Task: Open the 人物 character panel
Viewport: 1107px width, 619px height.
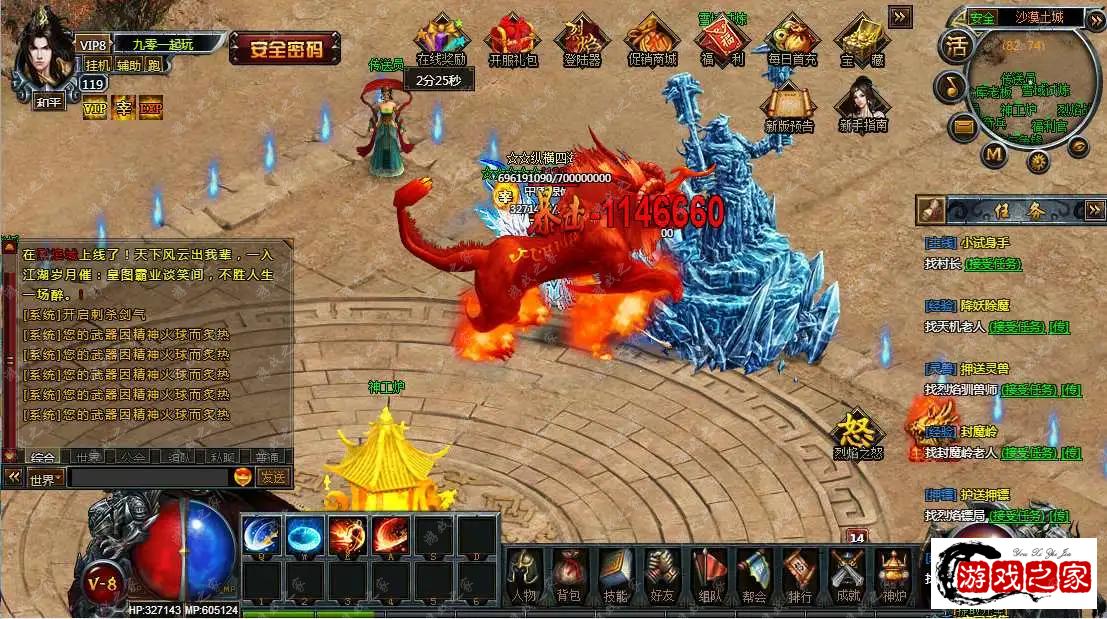Action: tap(525, 577)
